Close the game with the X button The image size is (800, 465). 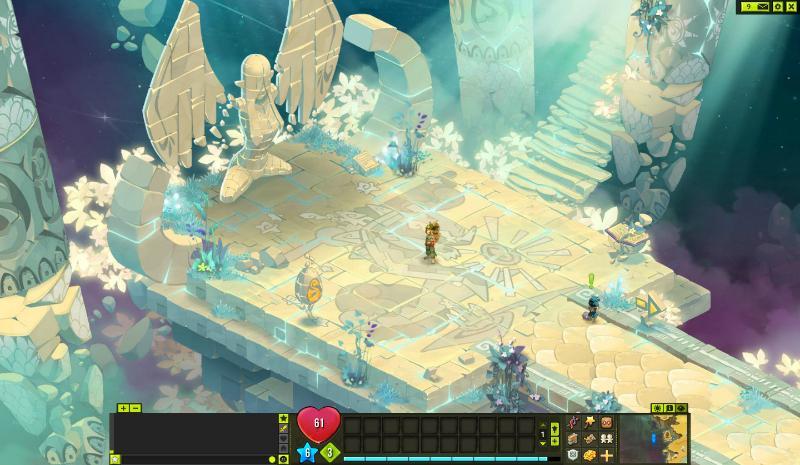791,7
